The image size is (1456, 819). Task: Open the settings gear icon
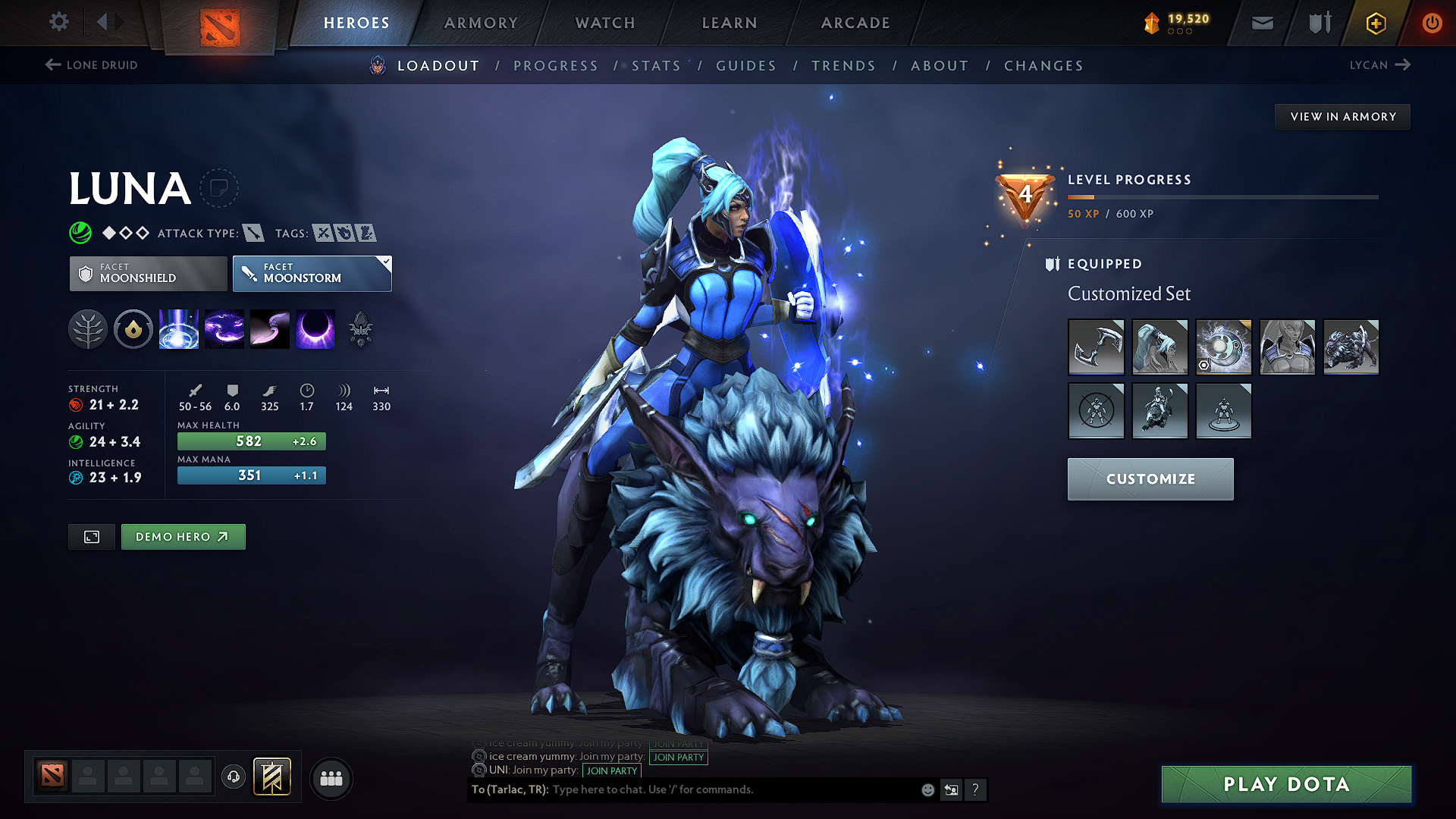click(58, 22)
